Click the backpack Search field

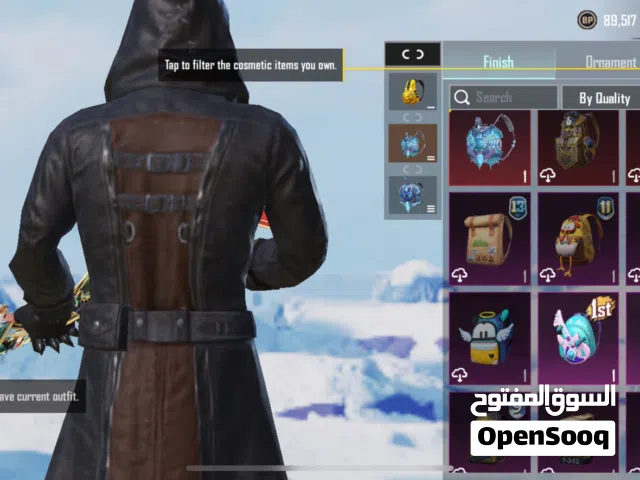pyautogui.click(x=503, y=97)
